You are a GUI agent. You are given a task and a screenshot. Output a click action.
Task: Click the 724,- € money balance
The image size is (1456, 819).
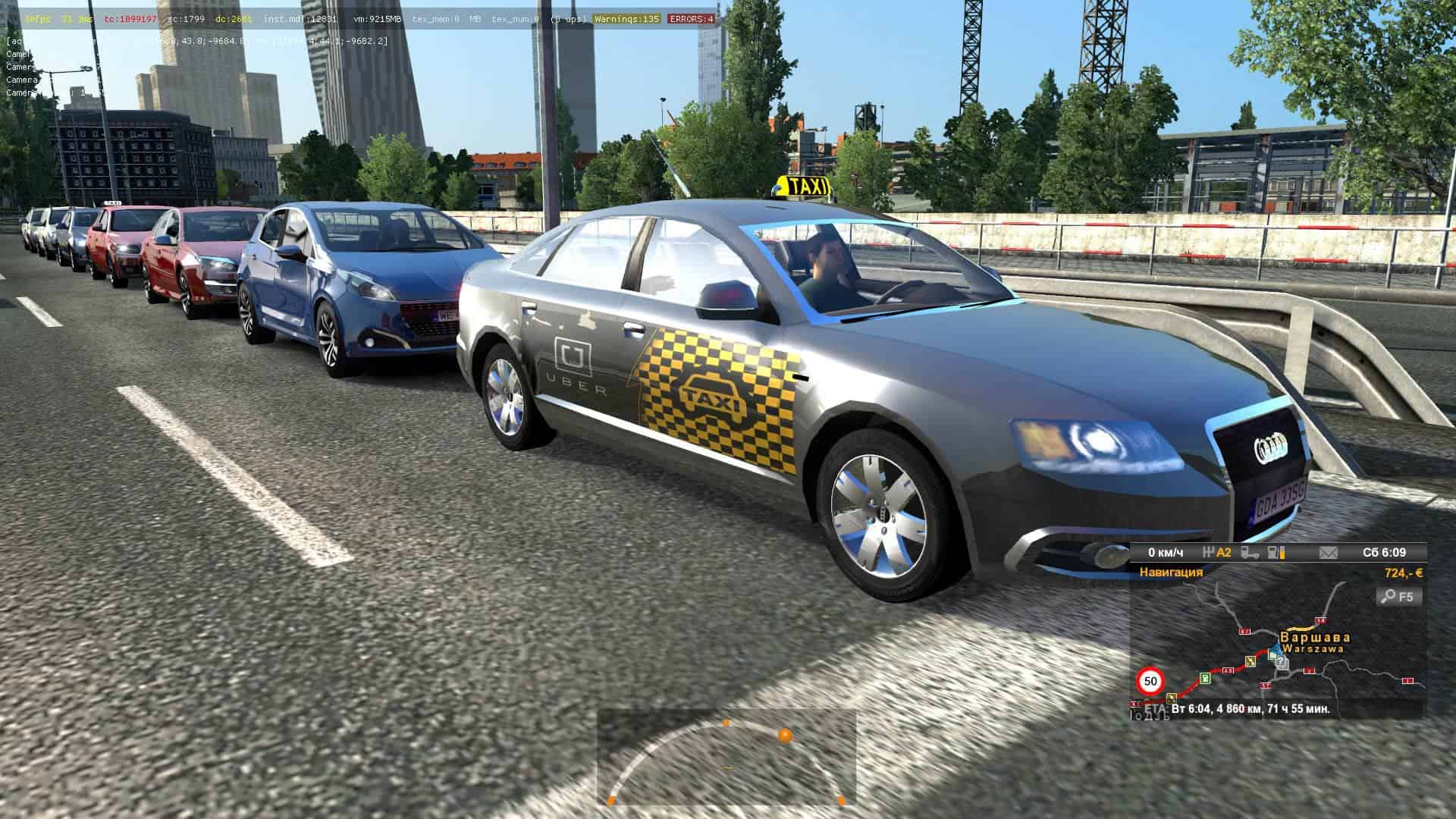1404,573
